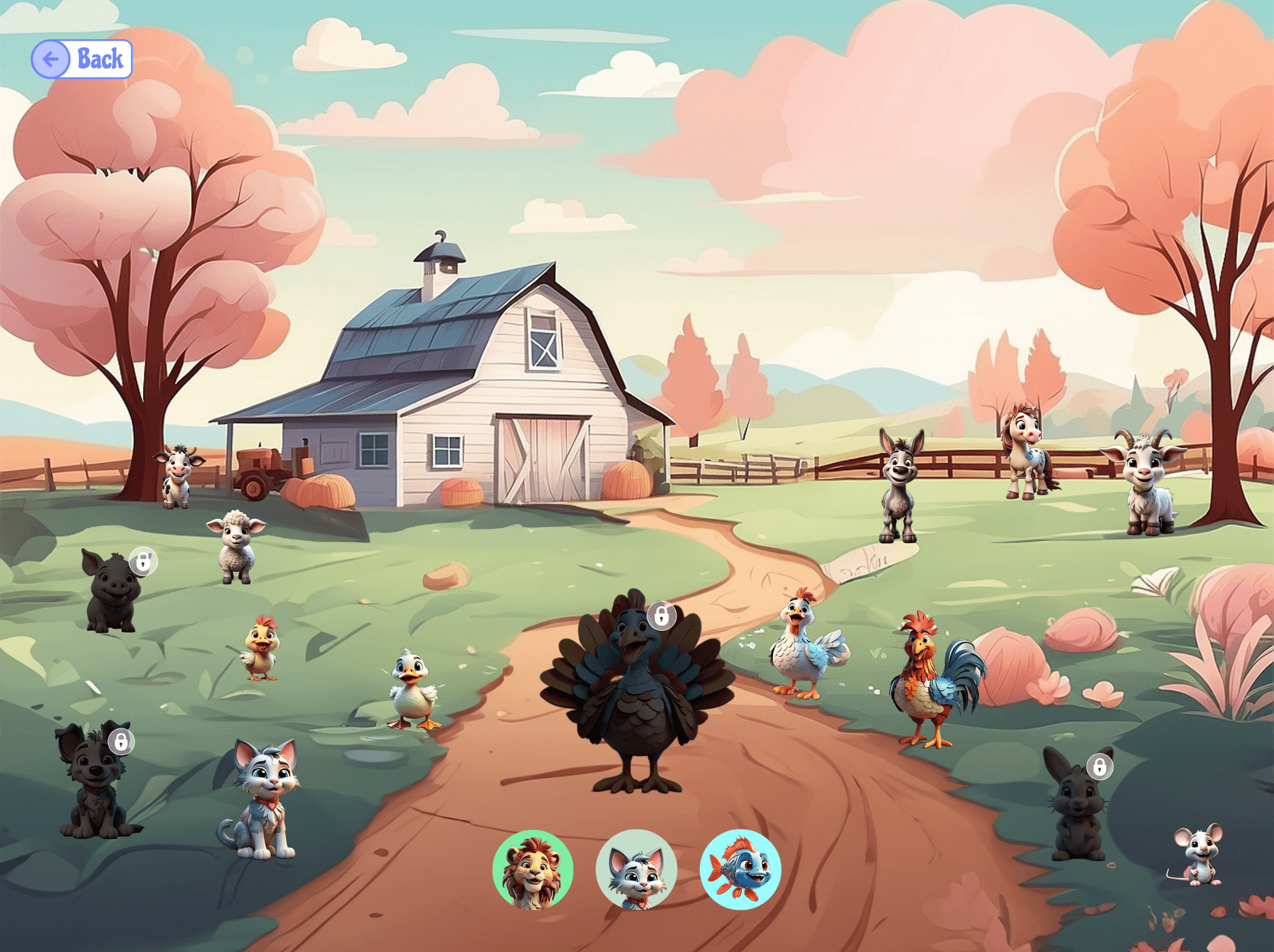
Task: Go back using the Back button
Action: (x=81, y=59)
